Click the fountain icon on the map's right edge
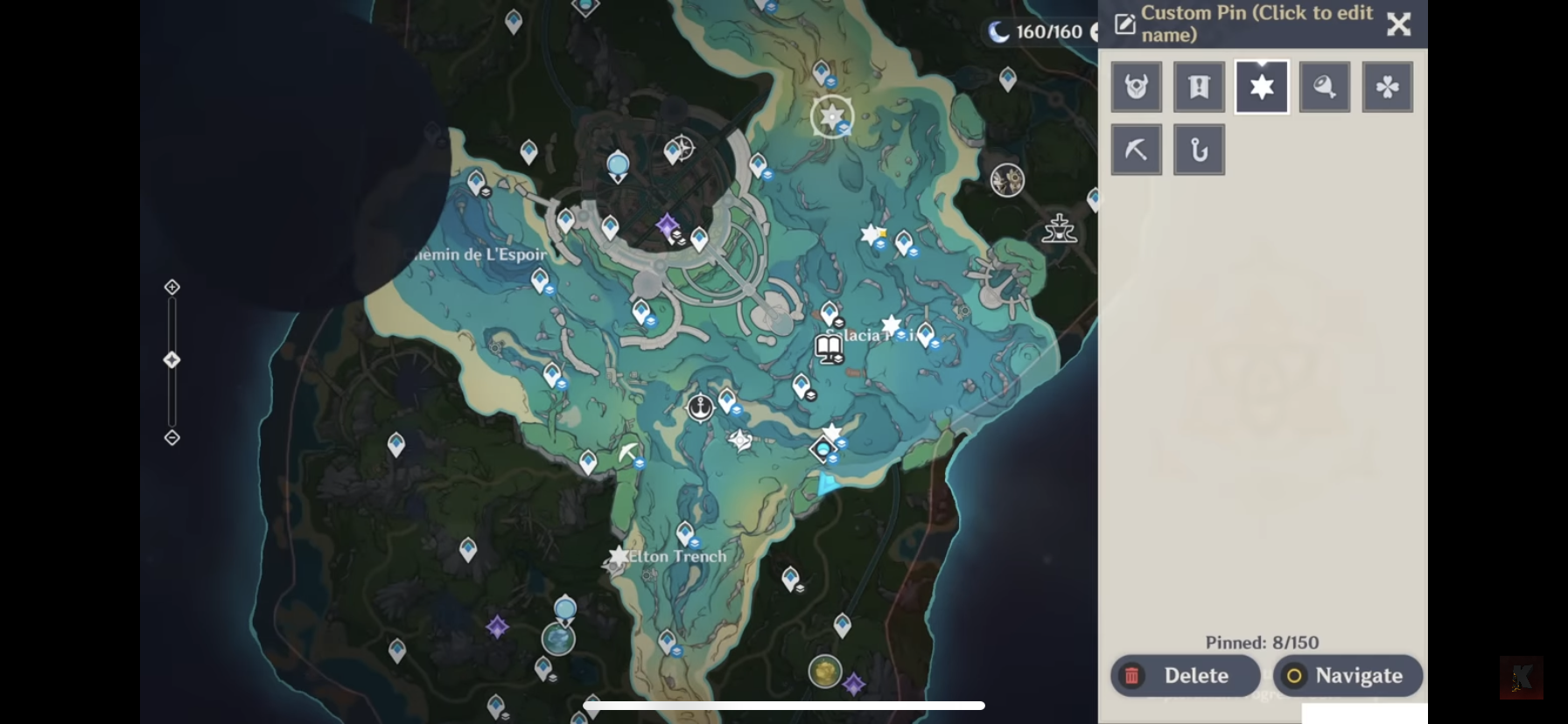1568x724 pixels. tap(1060, 229)
